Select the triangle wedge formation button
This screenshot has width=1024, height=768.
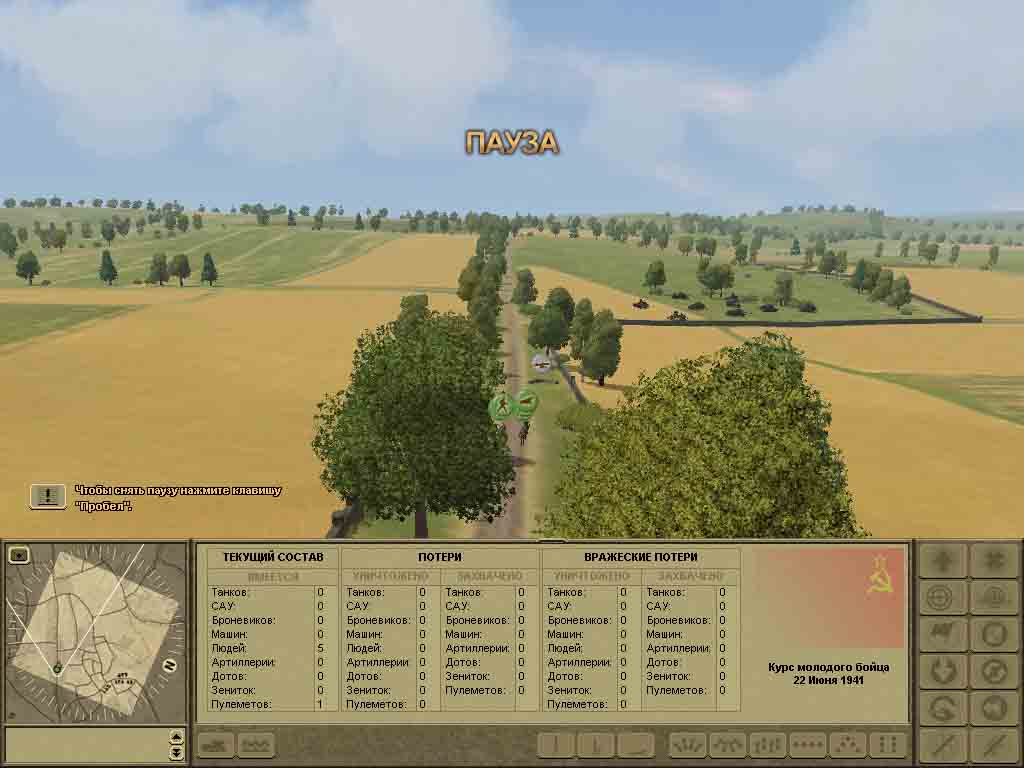pyautogui.click(x=848, y=745)
